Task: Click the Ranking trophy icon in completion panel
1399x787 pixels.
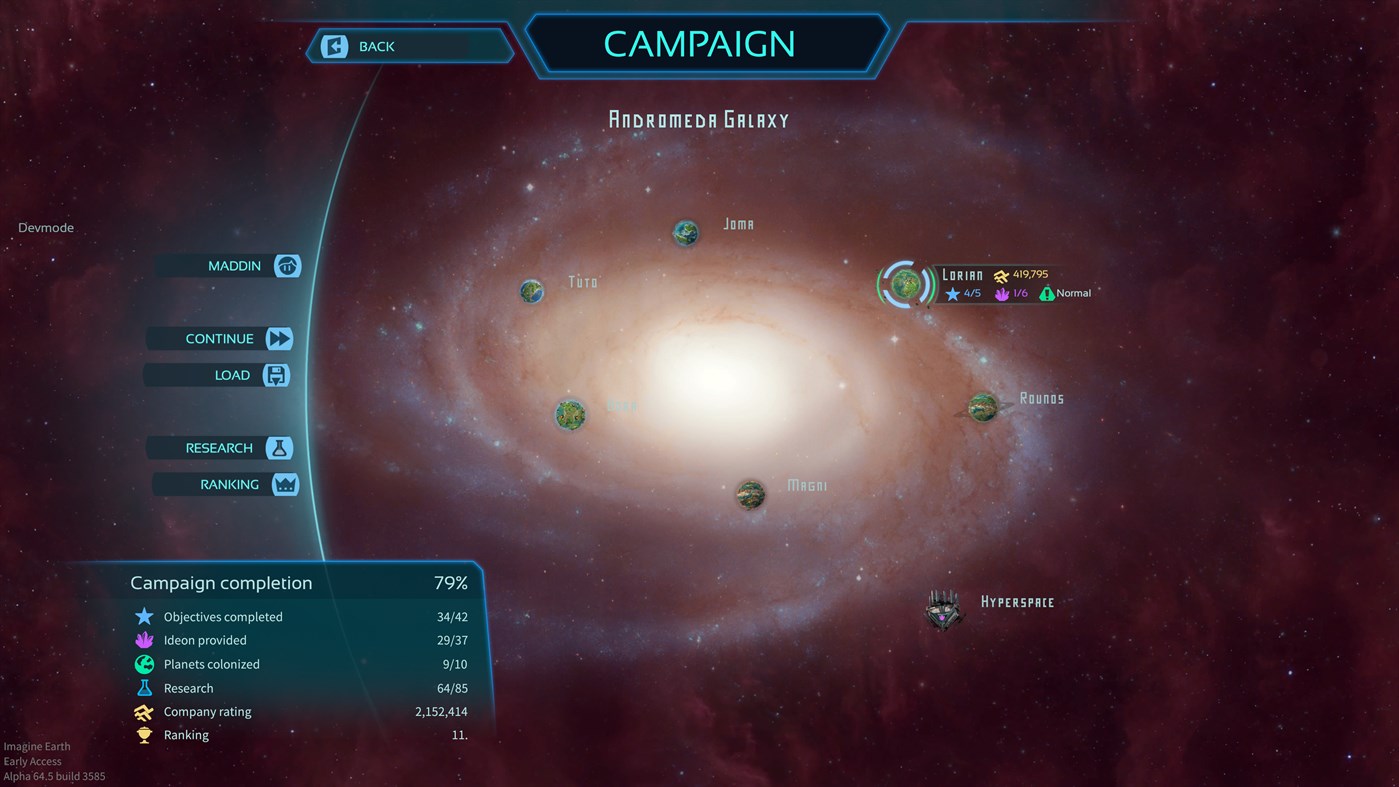Action: pyautogui.click(x=143, y=735)
